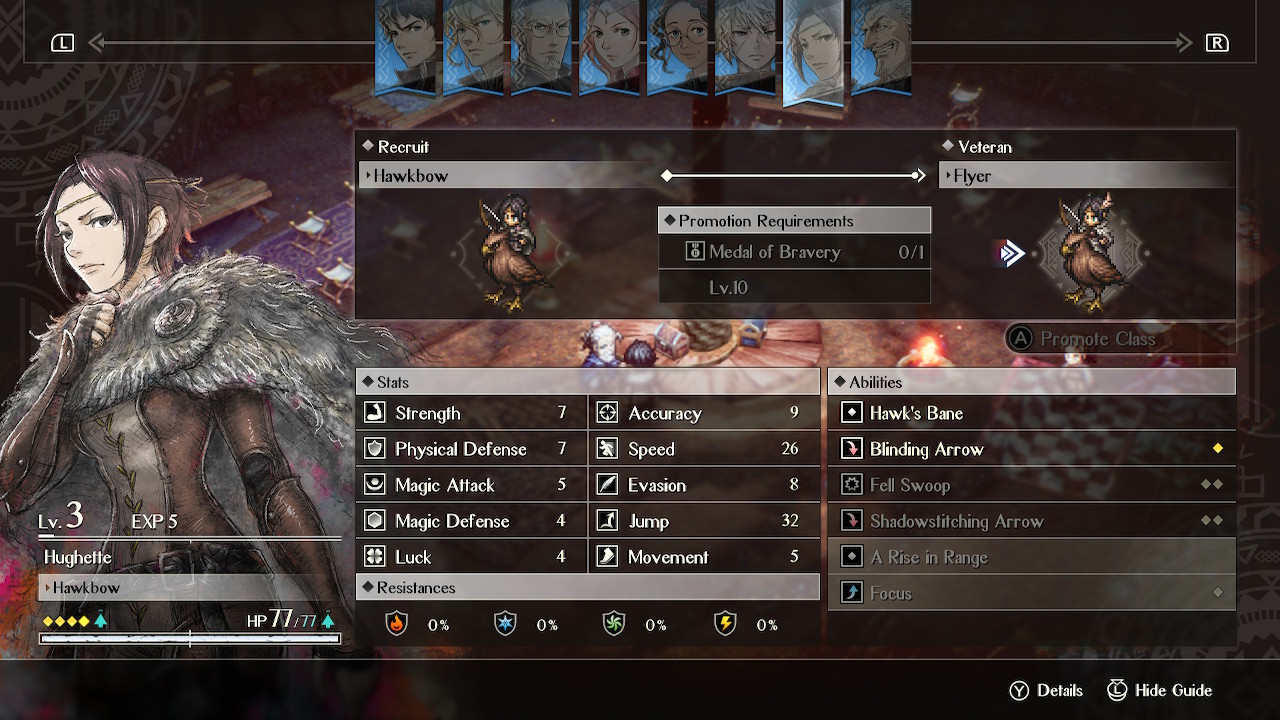Pick the Shadowstitching Arrow ability
The height and width of the screenshot is (720, 1280).
(1031, 521)
